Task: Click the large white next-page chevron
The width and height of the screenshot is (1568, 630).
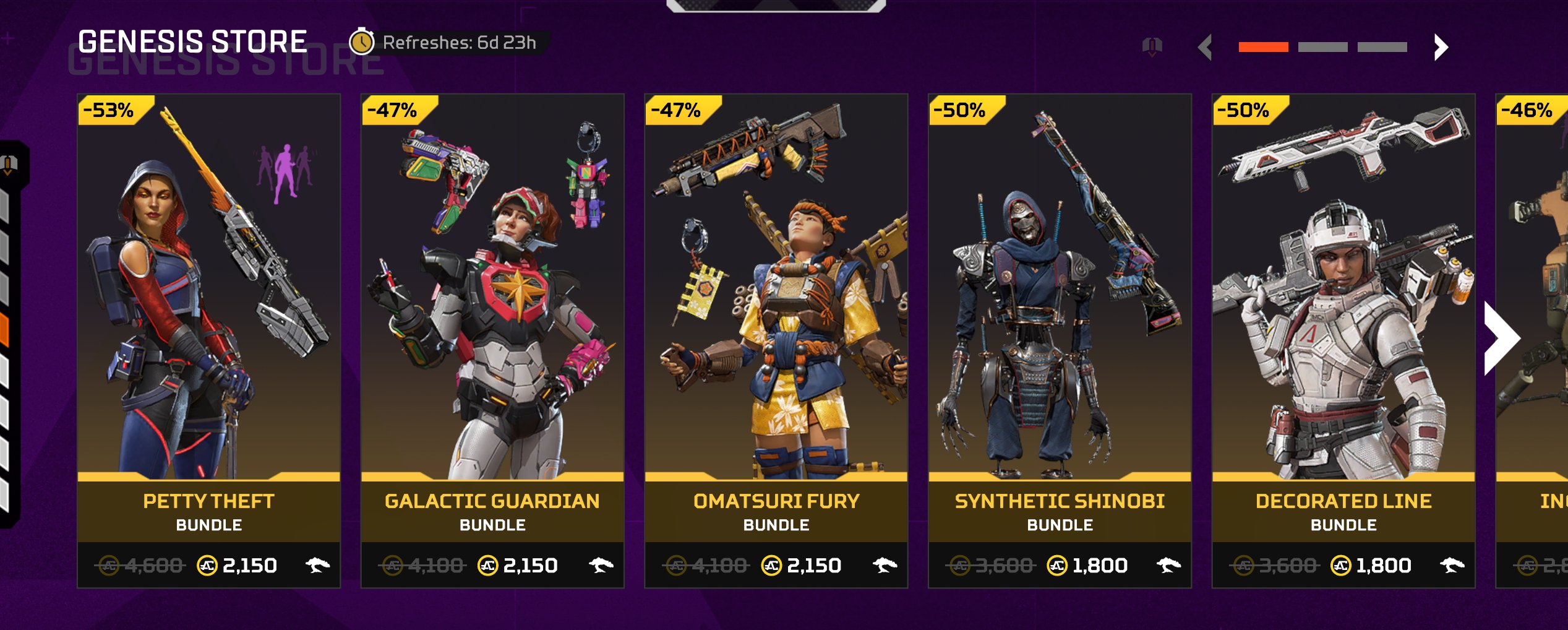Action: click(x=1501, y=339)
